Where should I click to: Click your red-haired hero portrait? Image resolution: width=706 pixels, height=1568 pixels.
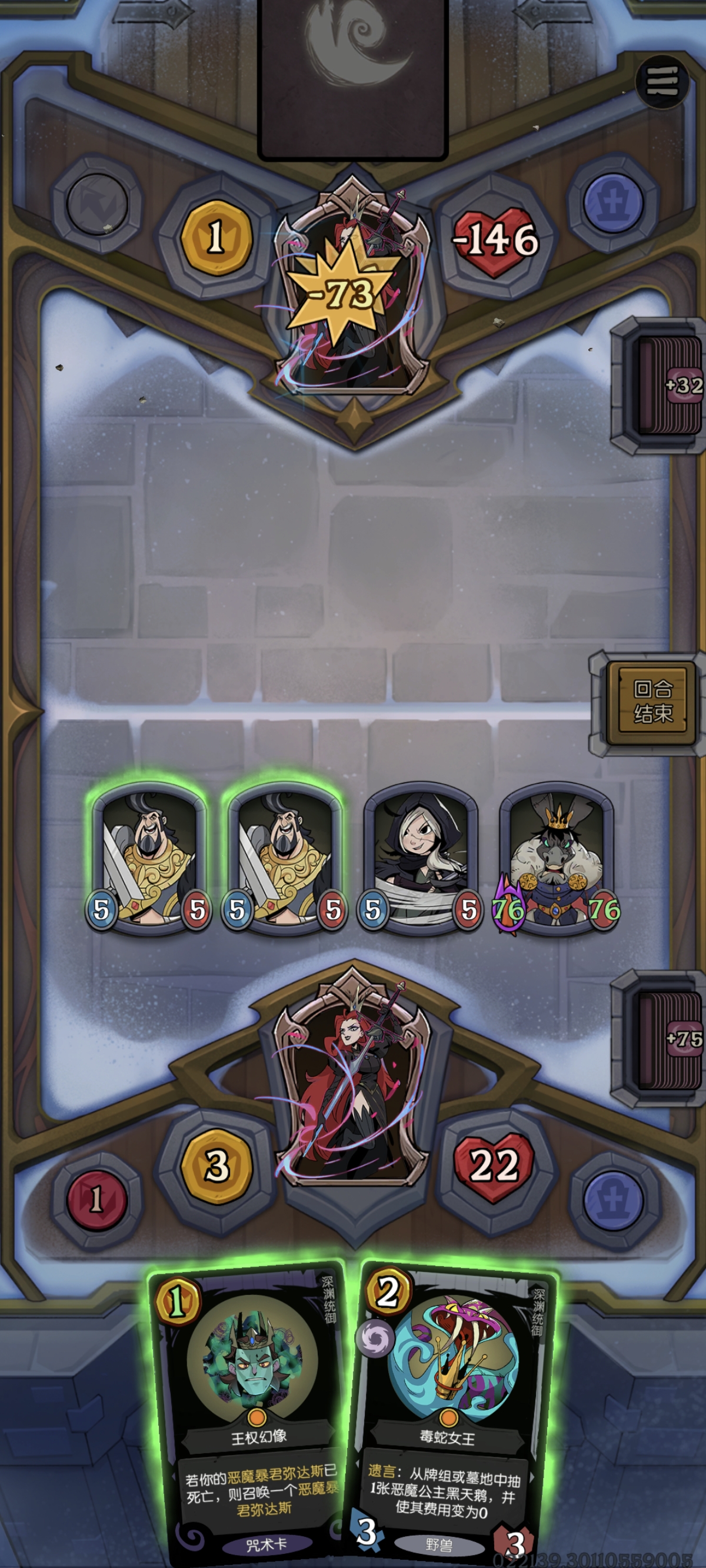click(x=352, y=1074)
